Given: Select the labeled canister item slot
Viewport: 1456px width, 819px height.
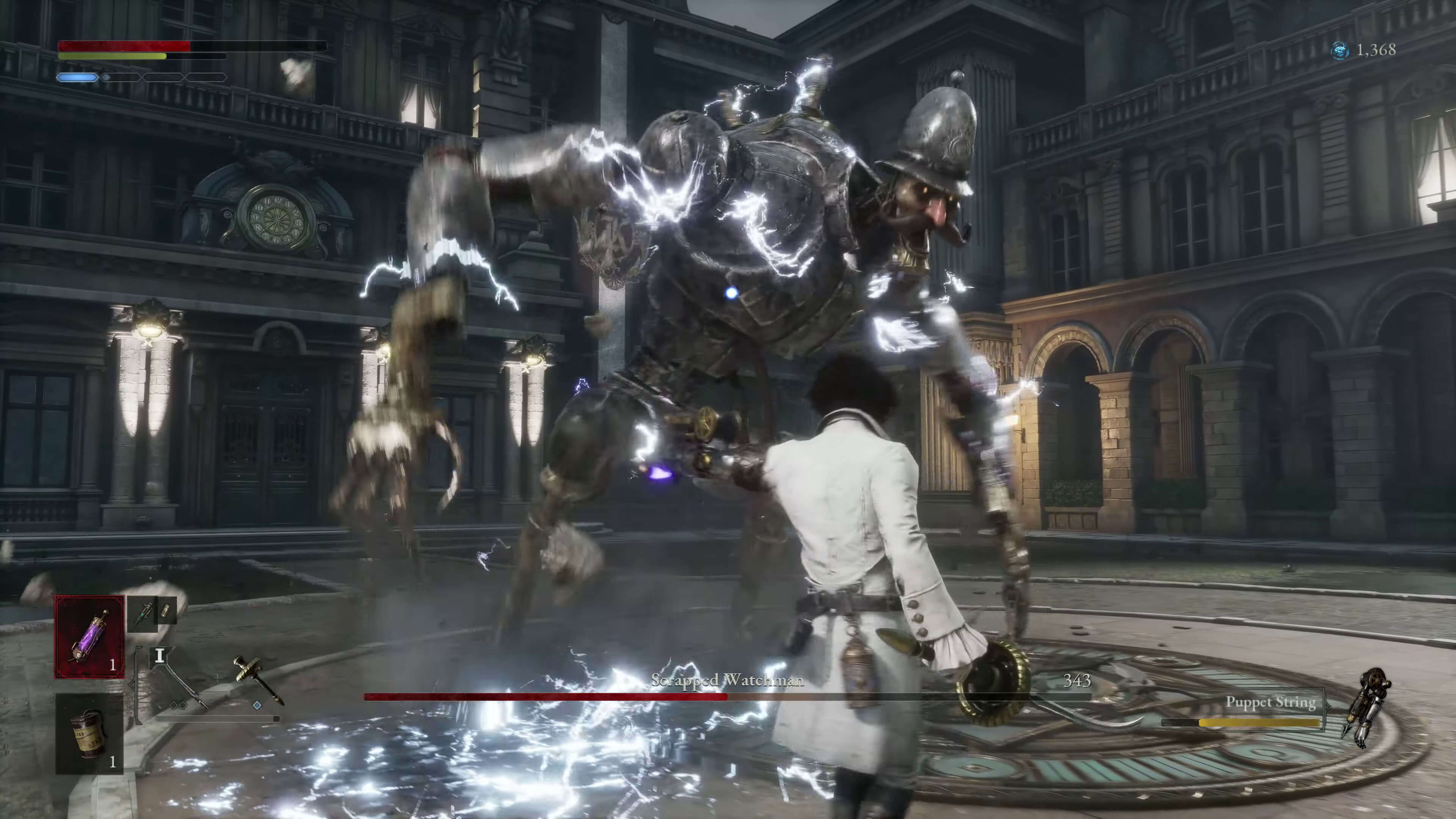Looking at the screenshot, I should click(89, 734).
